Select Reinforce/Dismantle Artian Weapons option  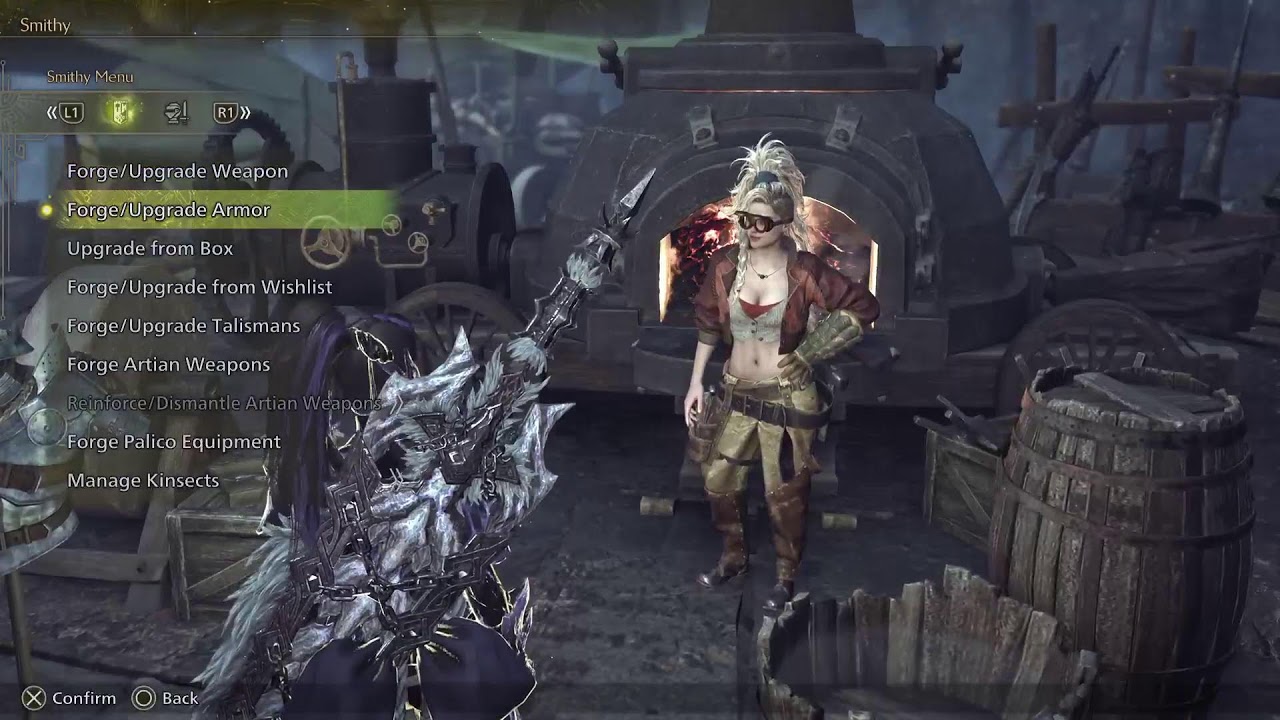coord(223,403)
